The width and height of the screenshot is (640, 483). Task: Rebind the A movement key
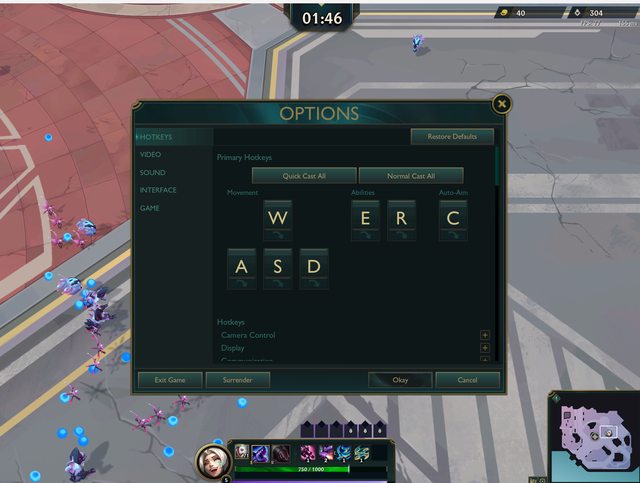pos(241,267)
